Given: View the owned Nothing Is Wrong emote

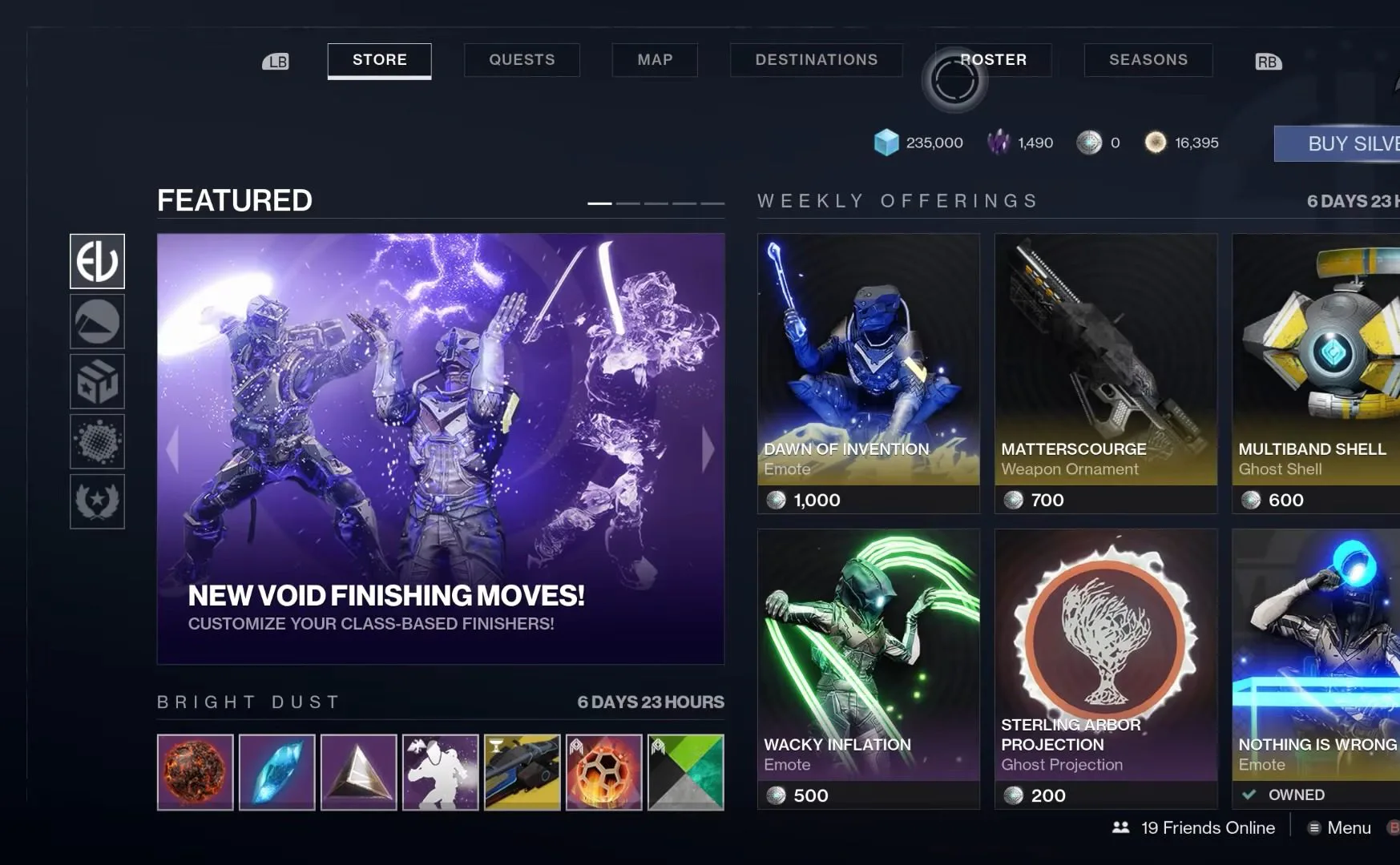Looking at the screenshot, I should click(x=1316, y=668).
